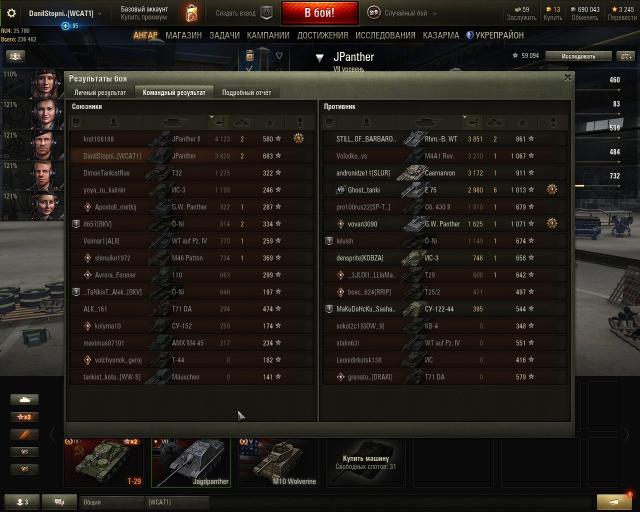Show the ДОСТИЖЕНИЯ page
The width and height of the screenshot is (640, 512).
point(323,35)
